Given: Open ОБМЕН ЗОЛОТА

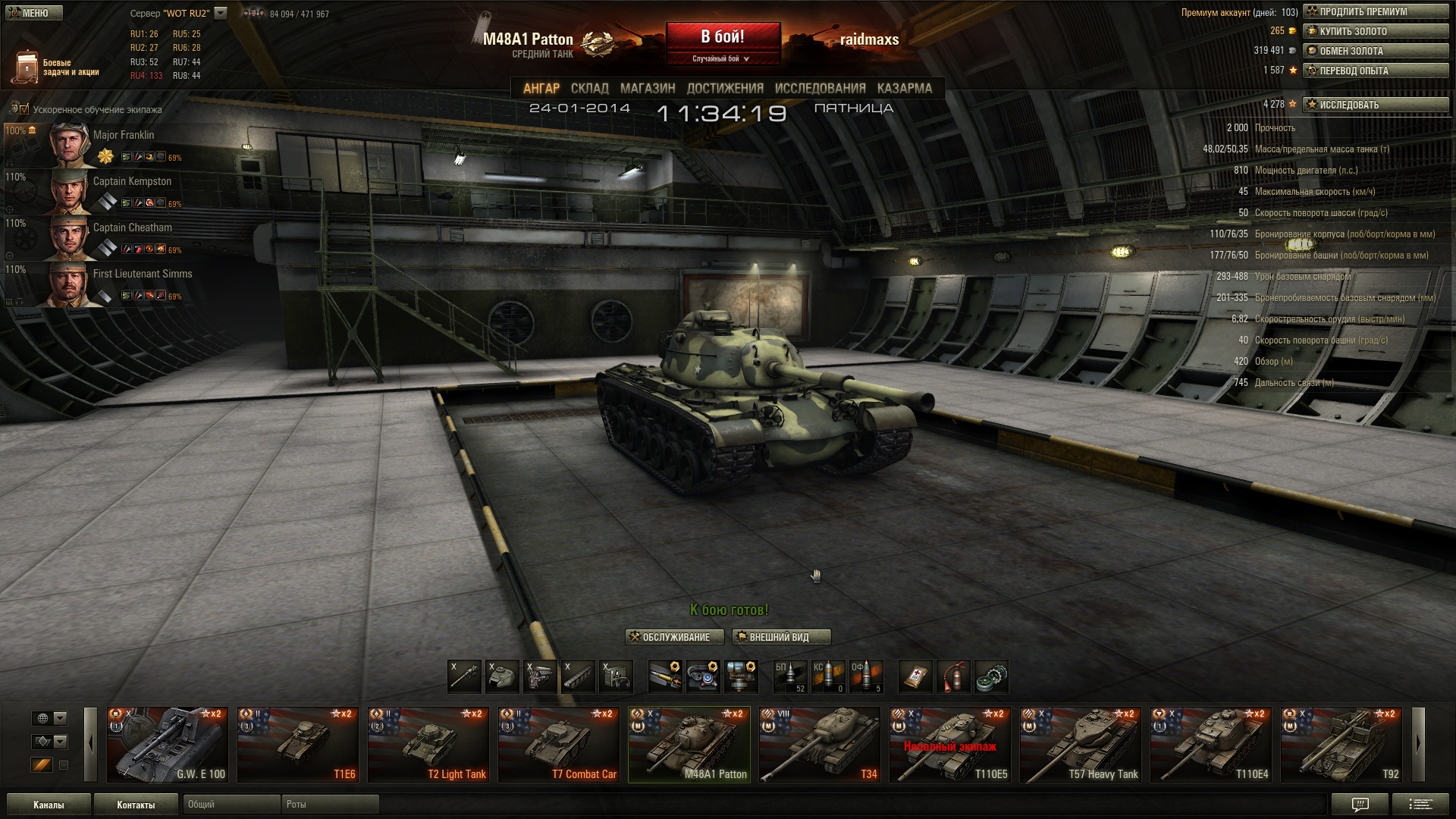Looking at the screenshot, I should (1375, 52).
